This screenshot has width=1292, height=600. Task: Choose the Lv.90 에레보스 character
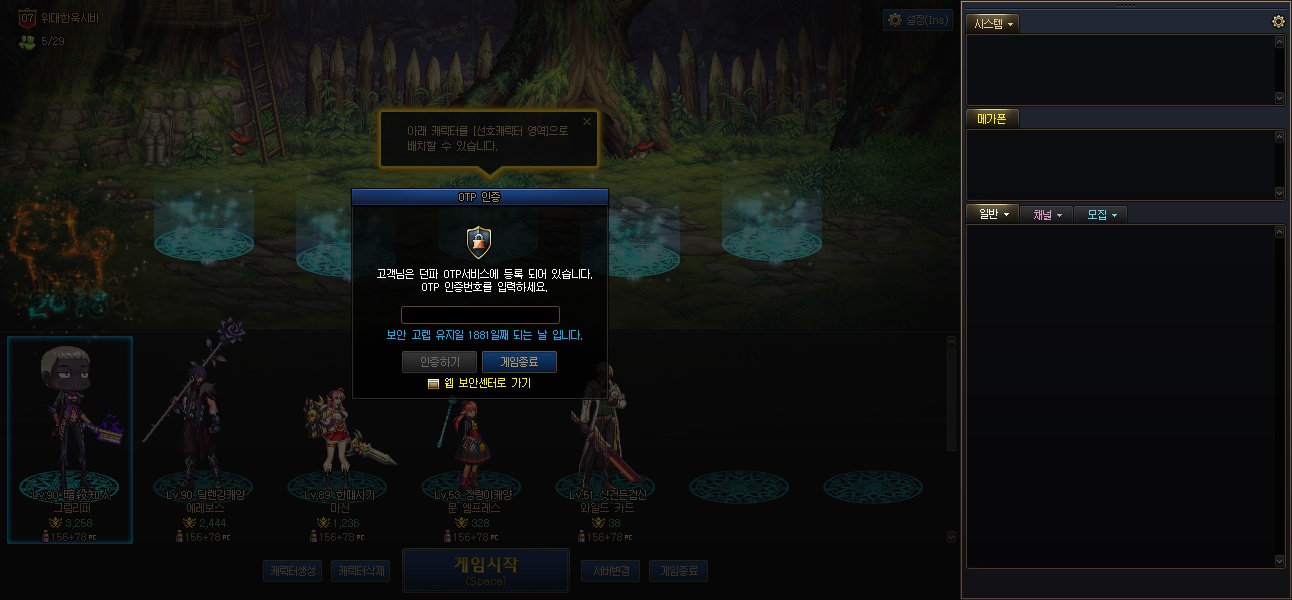coord(203,440)
